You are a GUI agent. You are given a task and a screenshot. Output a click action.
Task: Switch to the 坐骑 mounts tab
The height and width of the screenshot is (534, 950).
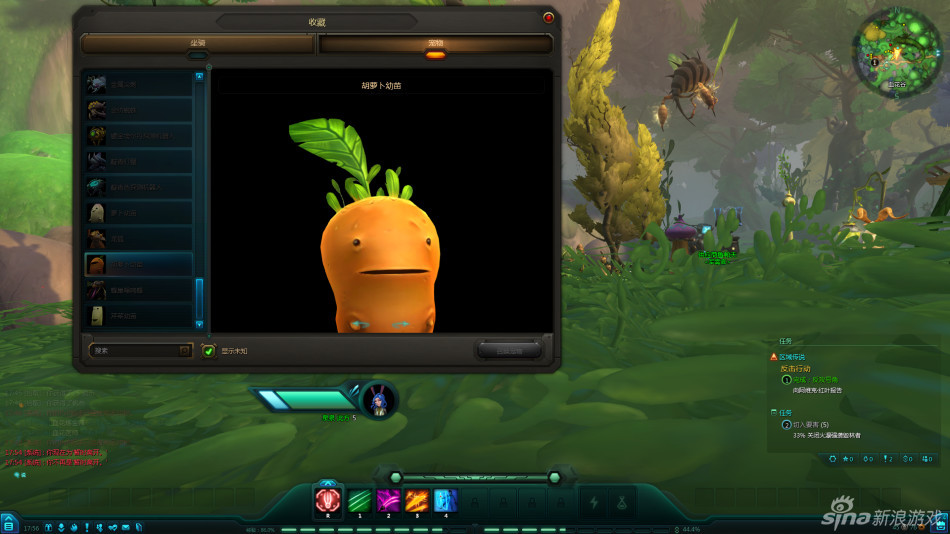(198, 44)
